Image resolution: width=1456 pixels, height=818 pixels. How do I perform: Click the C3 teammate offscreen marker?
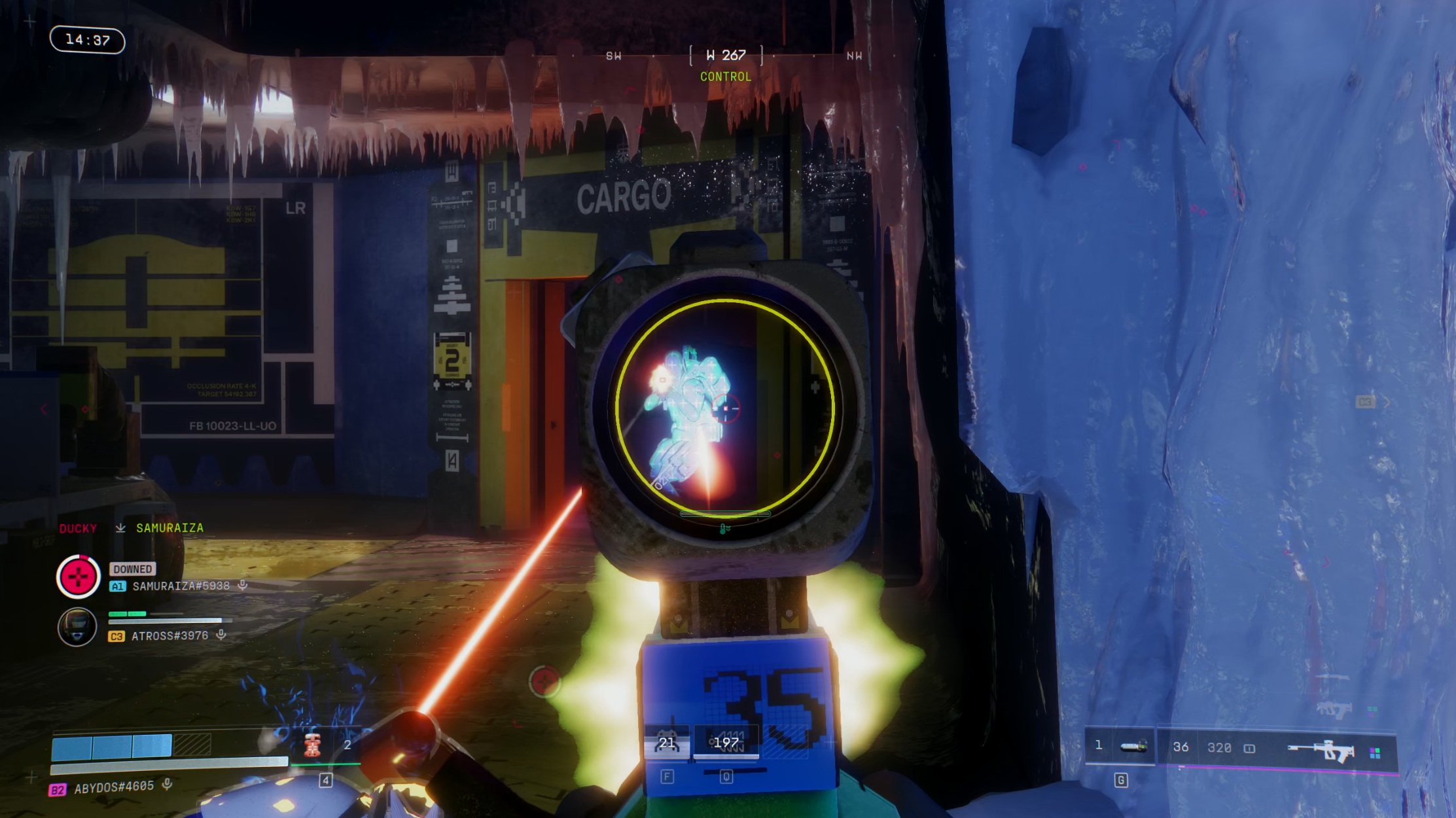1365,402
